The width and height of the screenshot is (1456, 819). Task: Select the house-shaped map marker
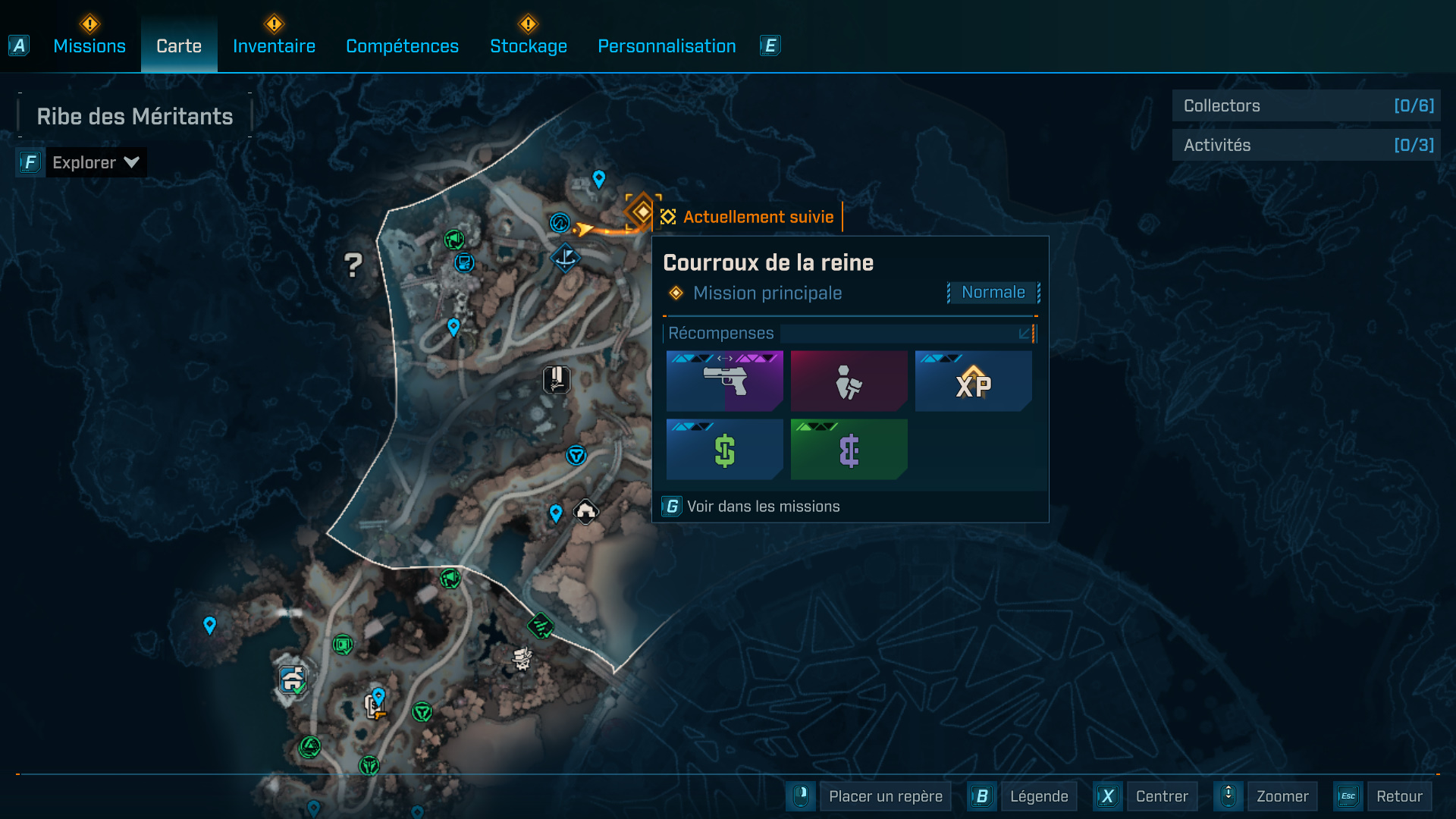coord(585,512)
